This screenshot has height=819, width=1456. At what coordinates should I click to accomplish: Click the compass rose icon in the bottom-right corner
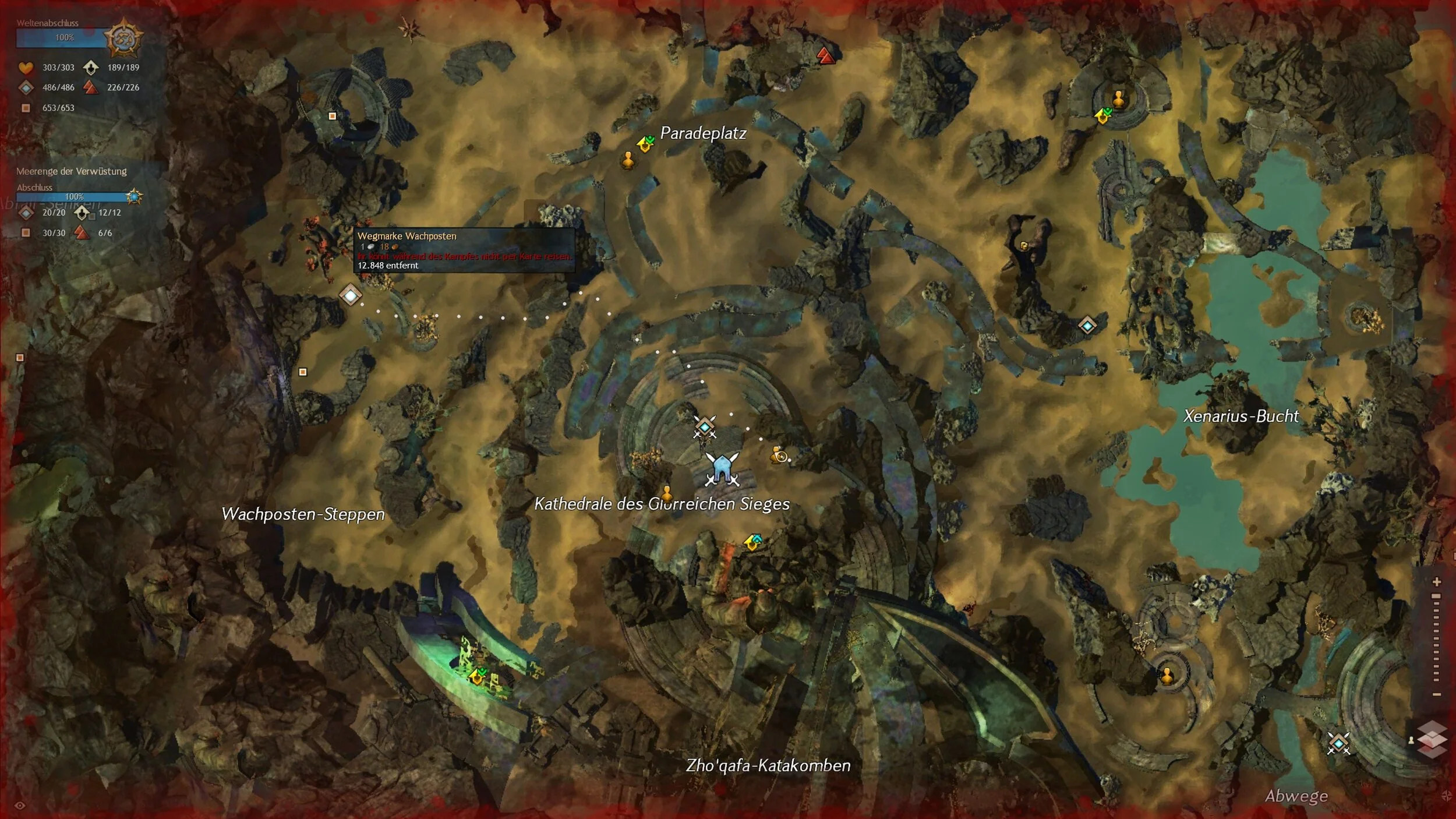click(x=1447, y=796)
